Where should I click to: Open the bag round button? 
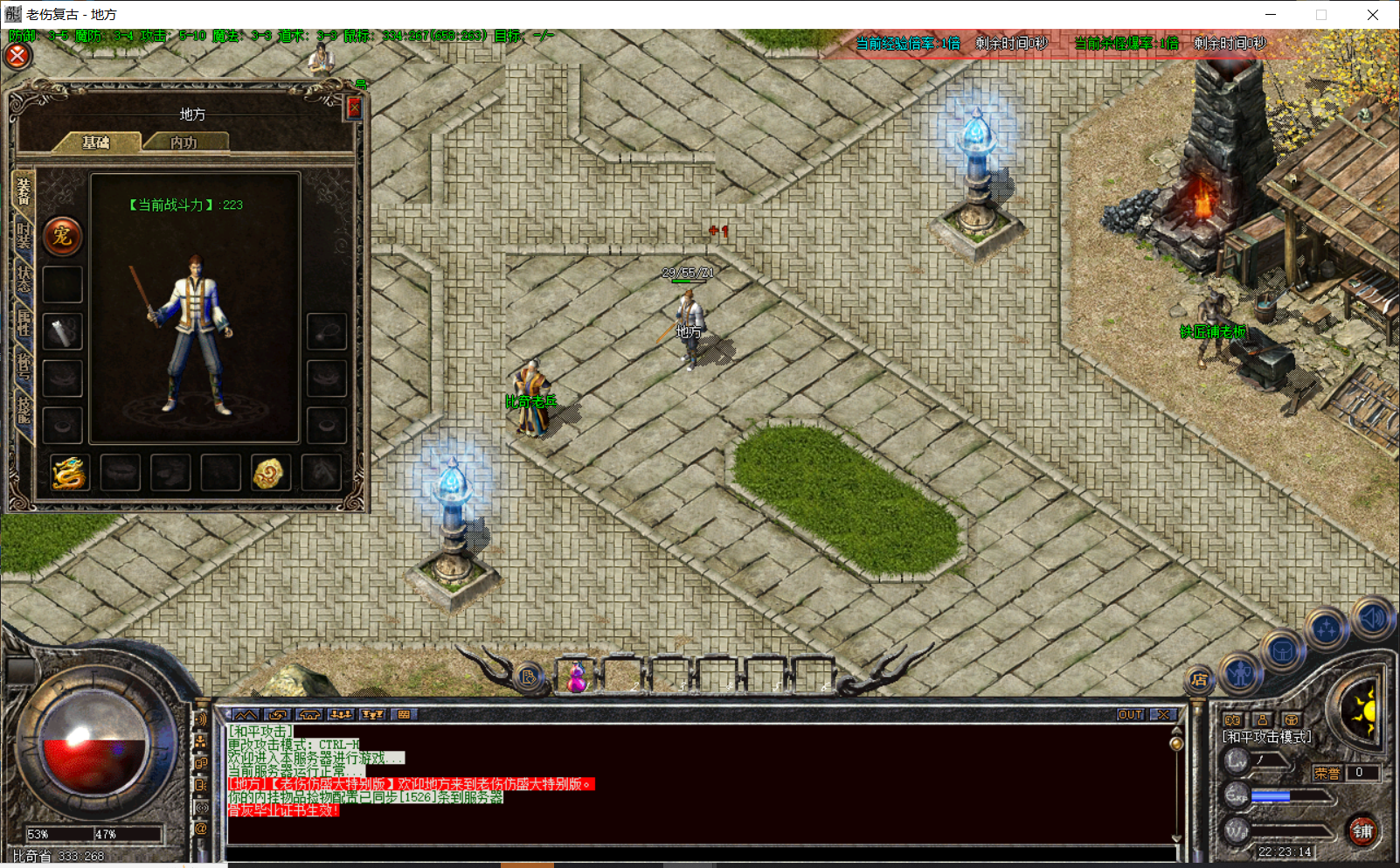[1282, 652]
